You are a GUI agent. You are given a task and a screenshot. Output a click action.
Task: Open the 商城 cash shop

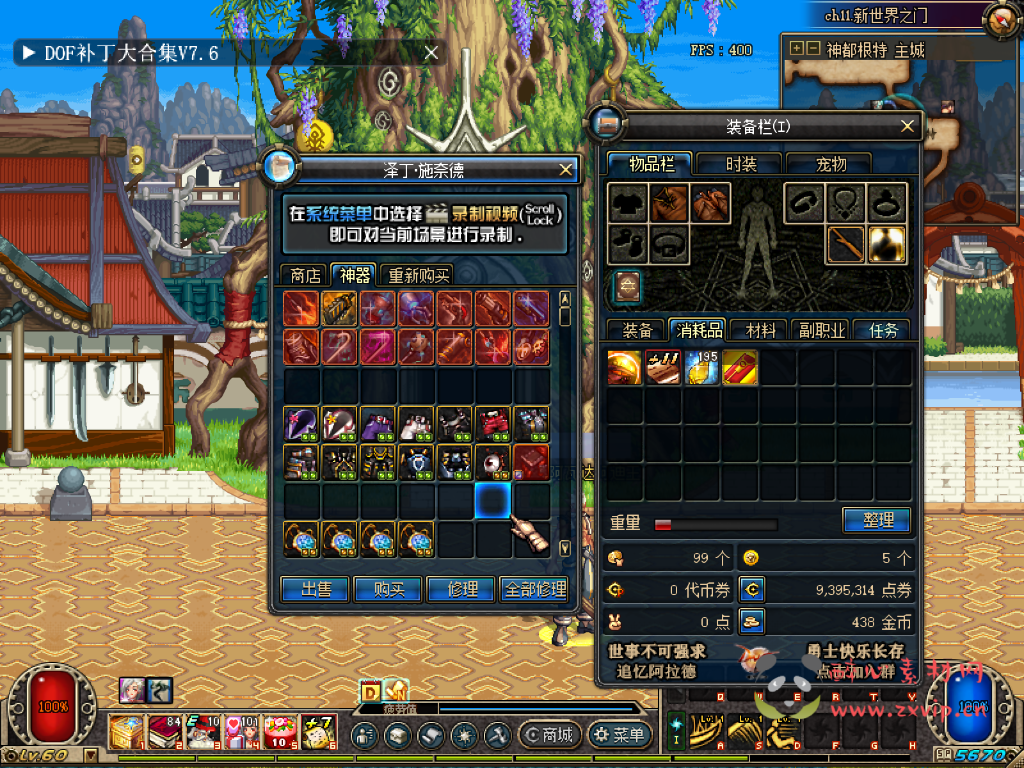pos(548,736)
